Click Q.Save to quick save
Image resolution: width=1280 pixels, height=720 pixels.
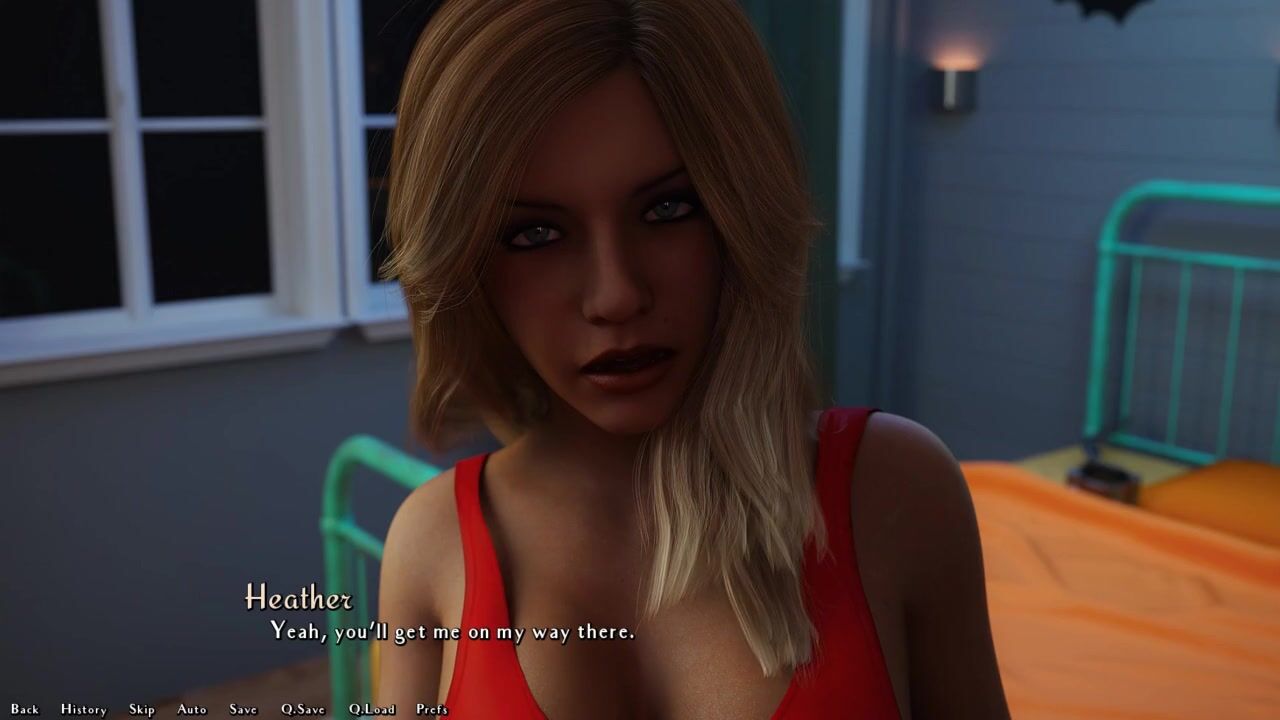pyautogui.click(x=303, y=709)
